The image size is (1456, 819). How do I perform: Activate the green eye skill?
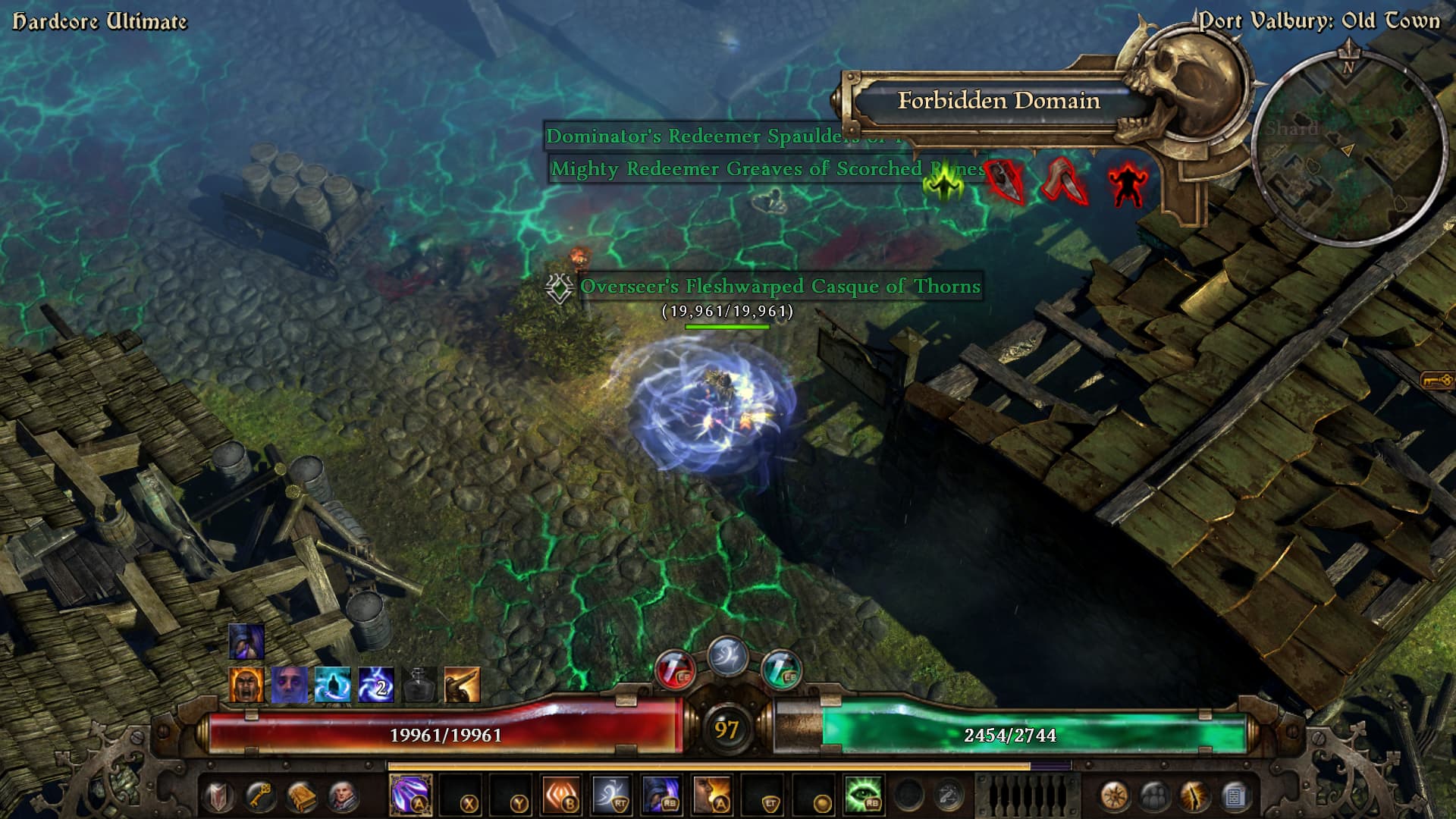[863, 795]
